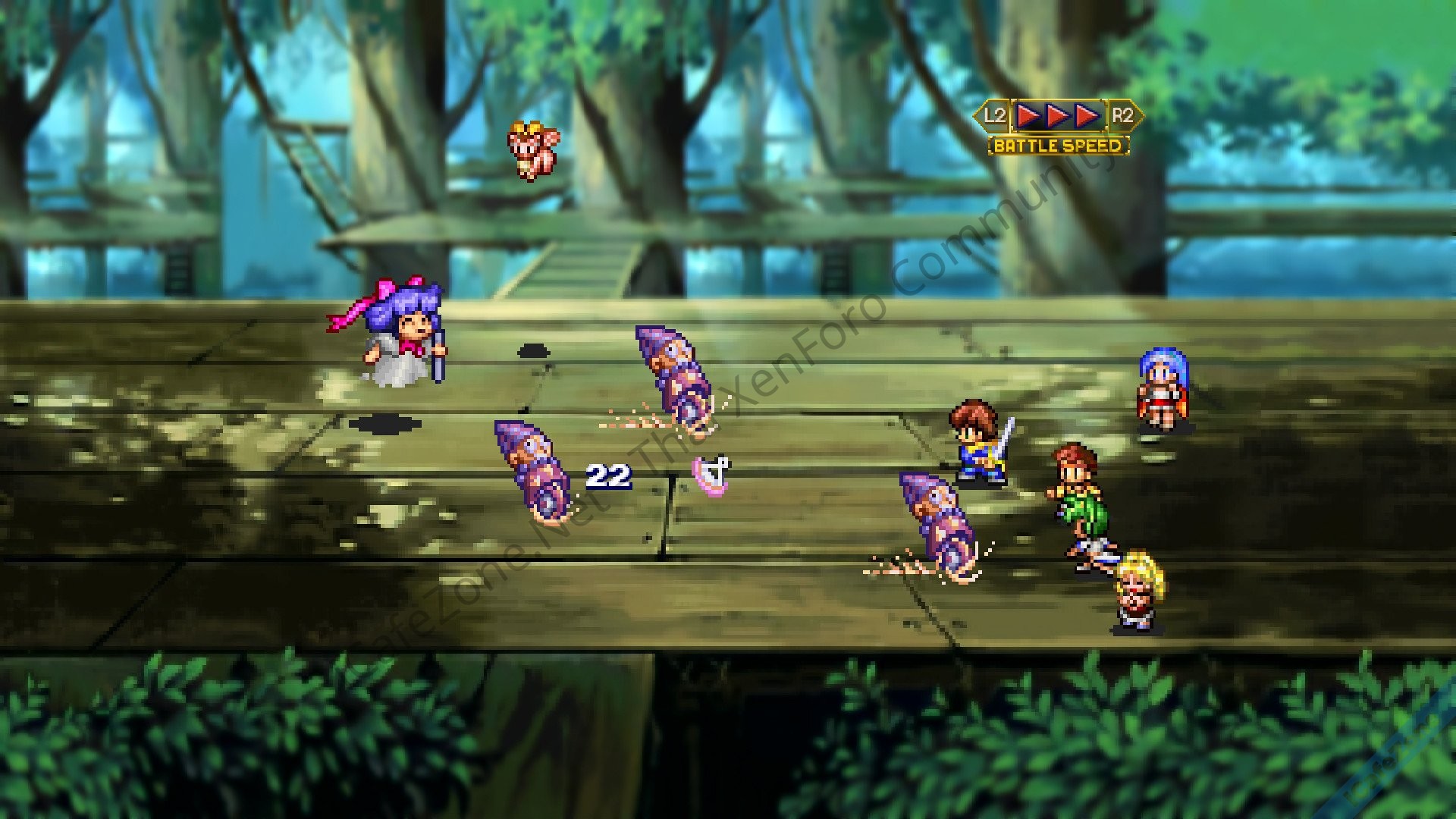Click the flying pink fairy creature
Screen dimensions: 1456x819
click(531, 148)
